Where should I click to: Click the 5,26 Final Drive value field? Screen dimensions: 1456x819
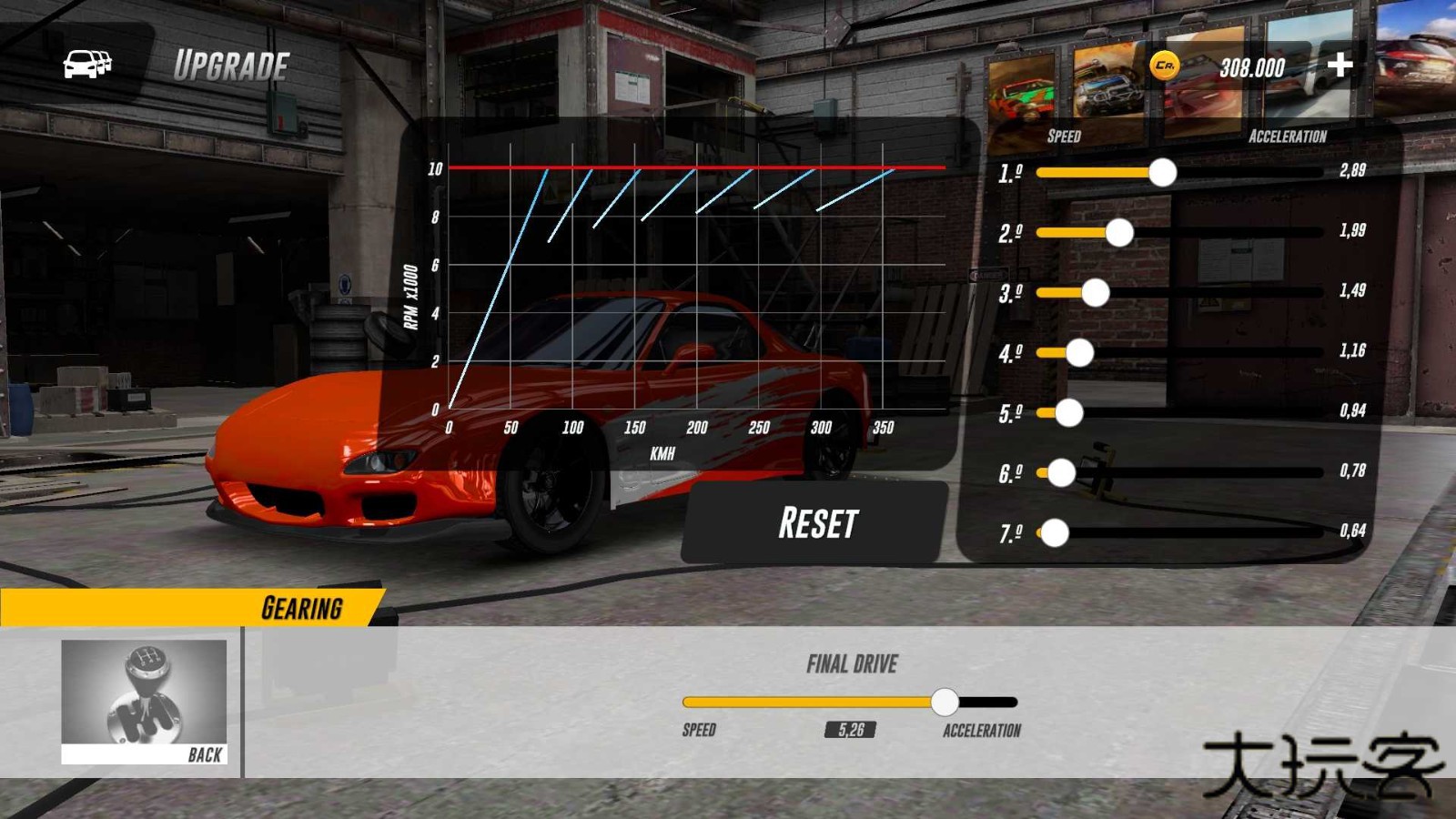click(x=852, y=730)
